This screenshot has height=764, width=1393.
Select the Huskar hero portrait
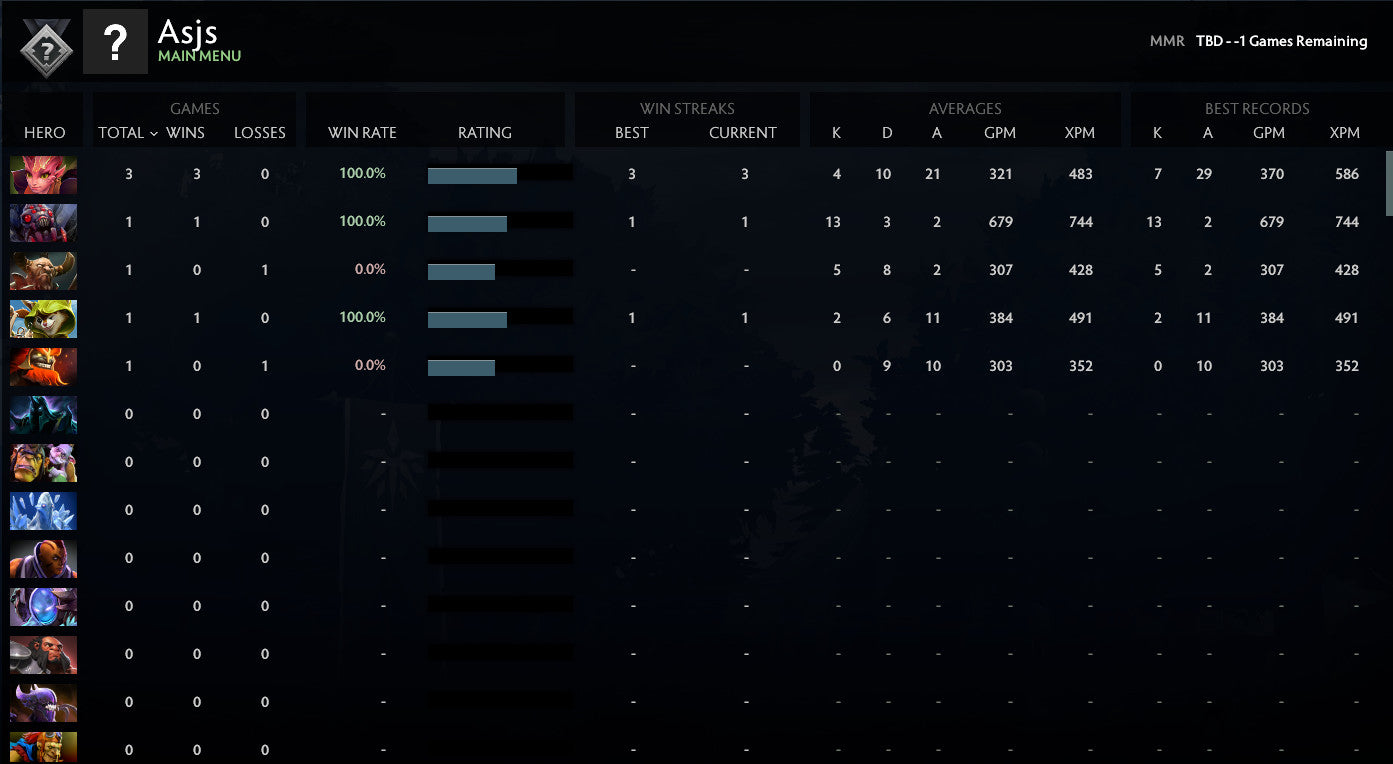tap(43, 365)
